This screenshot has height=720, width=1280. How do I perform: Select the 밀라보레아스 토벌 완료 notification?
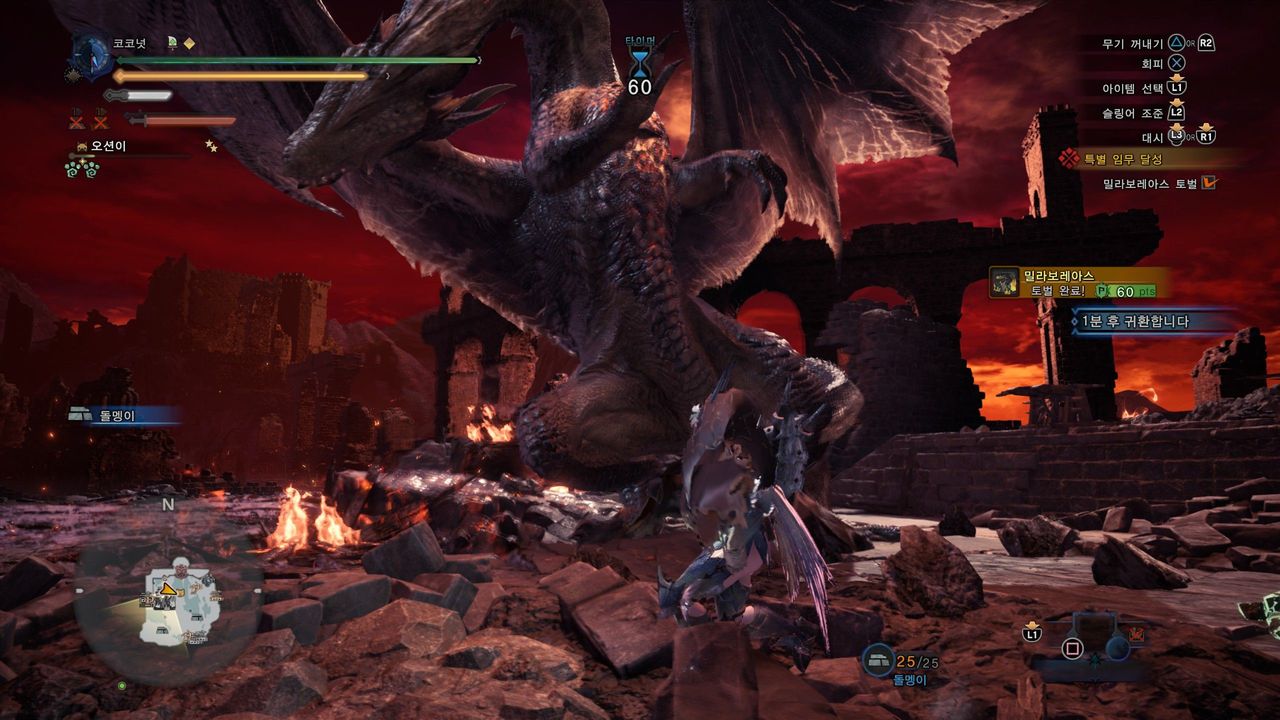click(x=1078, y=283)
